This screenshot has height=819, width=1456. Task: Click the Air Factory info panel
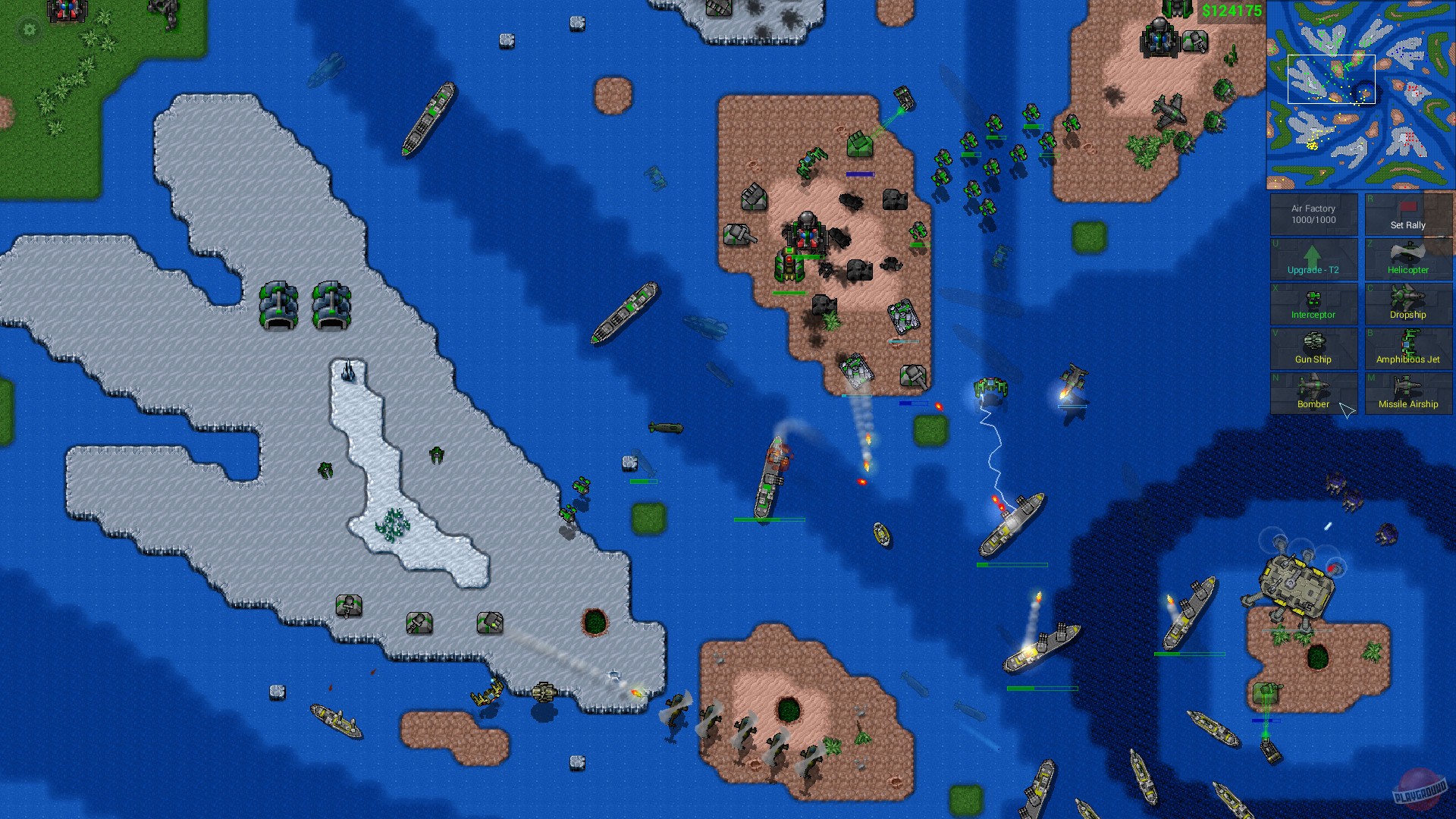click(x=1314, y=213)
